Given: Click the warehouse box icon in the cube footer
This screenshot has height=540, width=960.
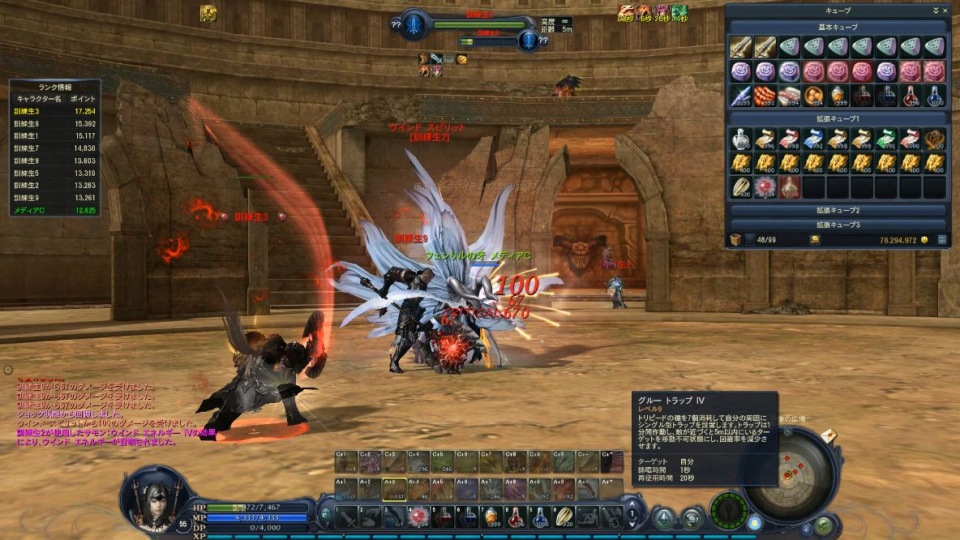Looking at the screenshot, I should (x=736, y=240).
